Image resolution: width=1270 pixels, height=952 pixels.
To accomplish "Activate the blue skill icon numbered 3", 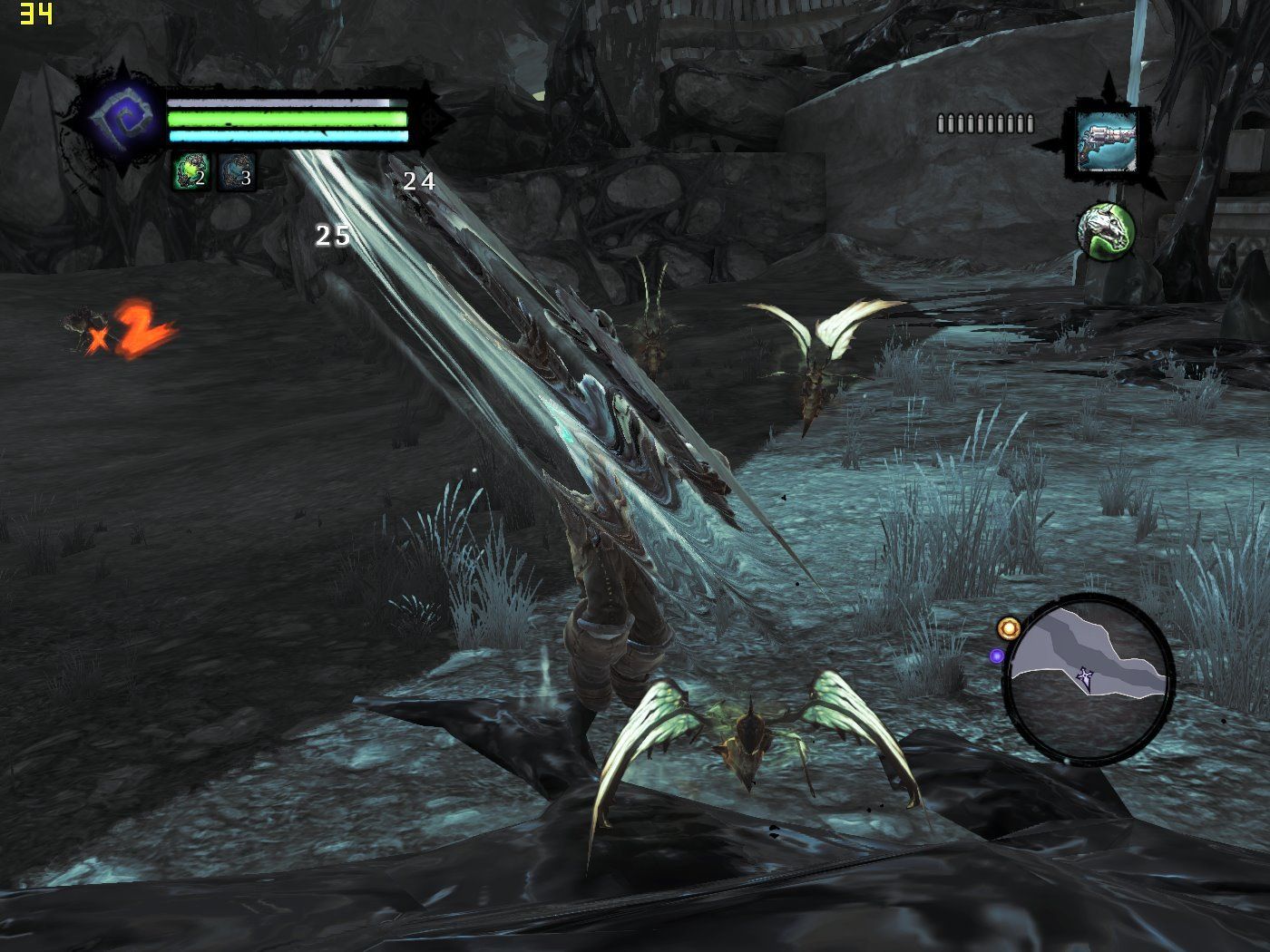I will [x=236, y=171].
